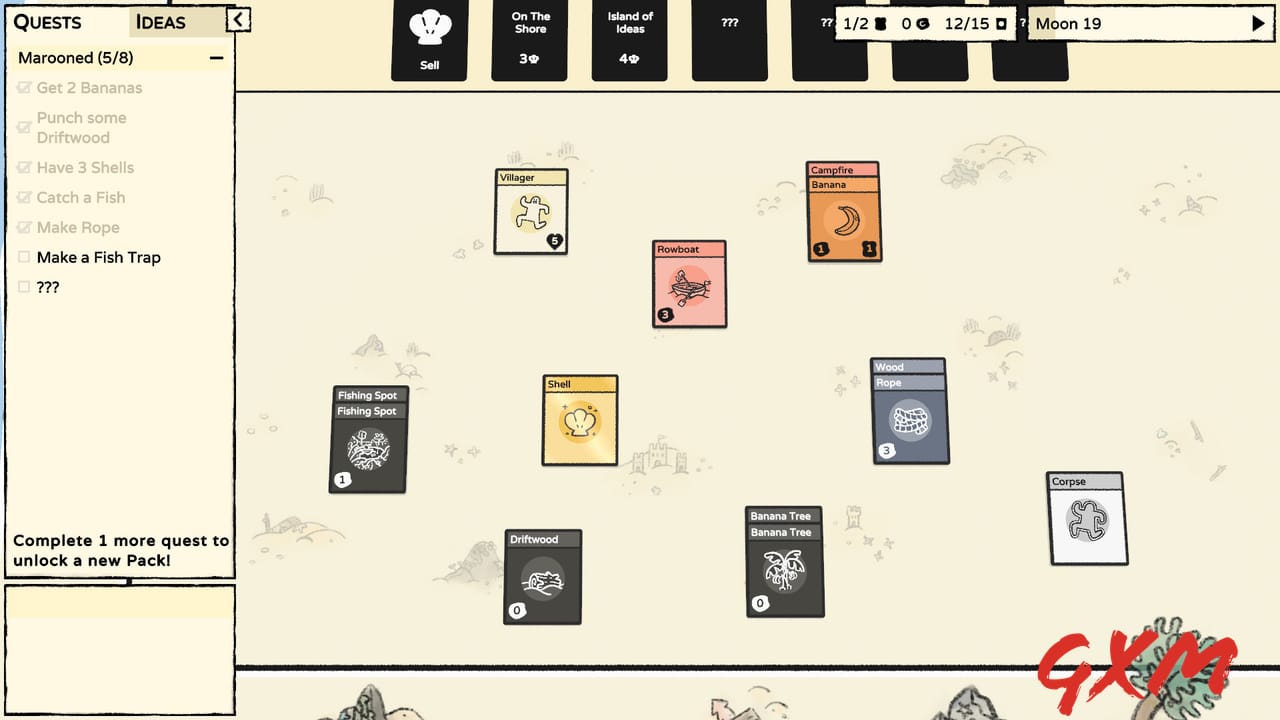Screen dimensions: 1280x720
Task: Click the completed Catch a Fish checkbox
Action: point(22,197)
